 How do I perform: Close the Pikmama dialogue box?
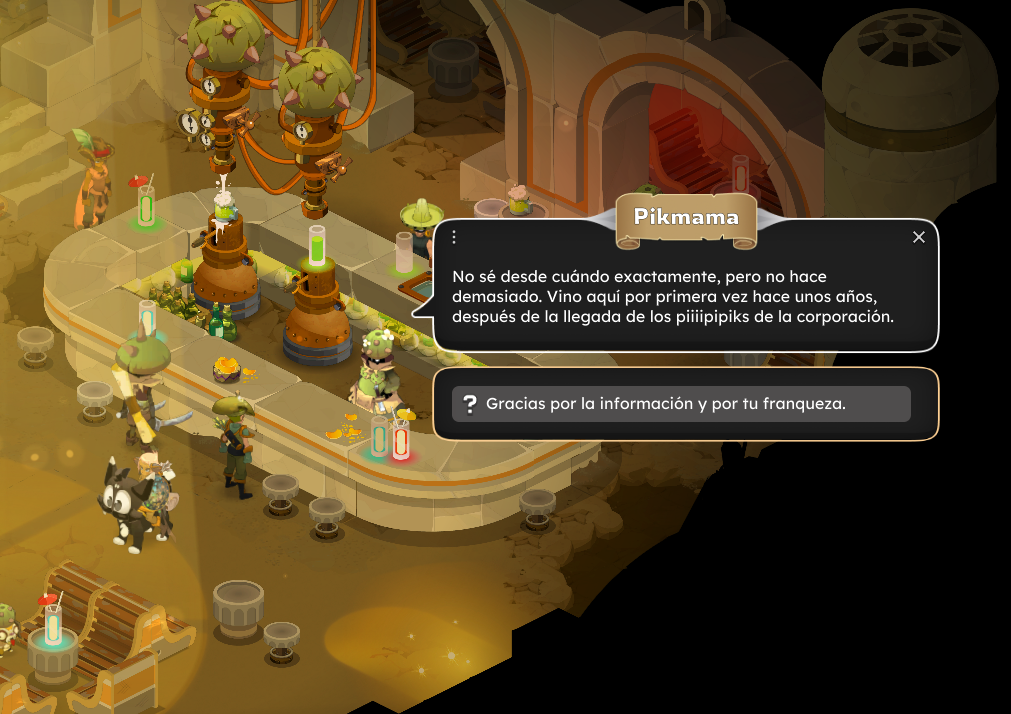click(x=919, y=237)
